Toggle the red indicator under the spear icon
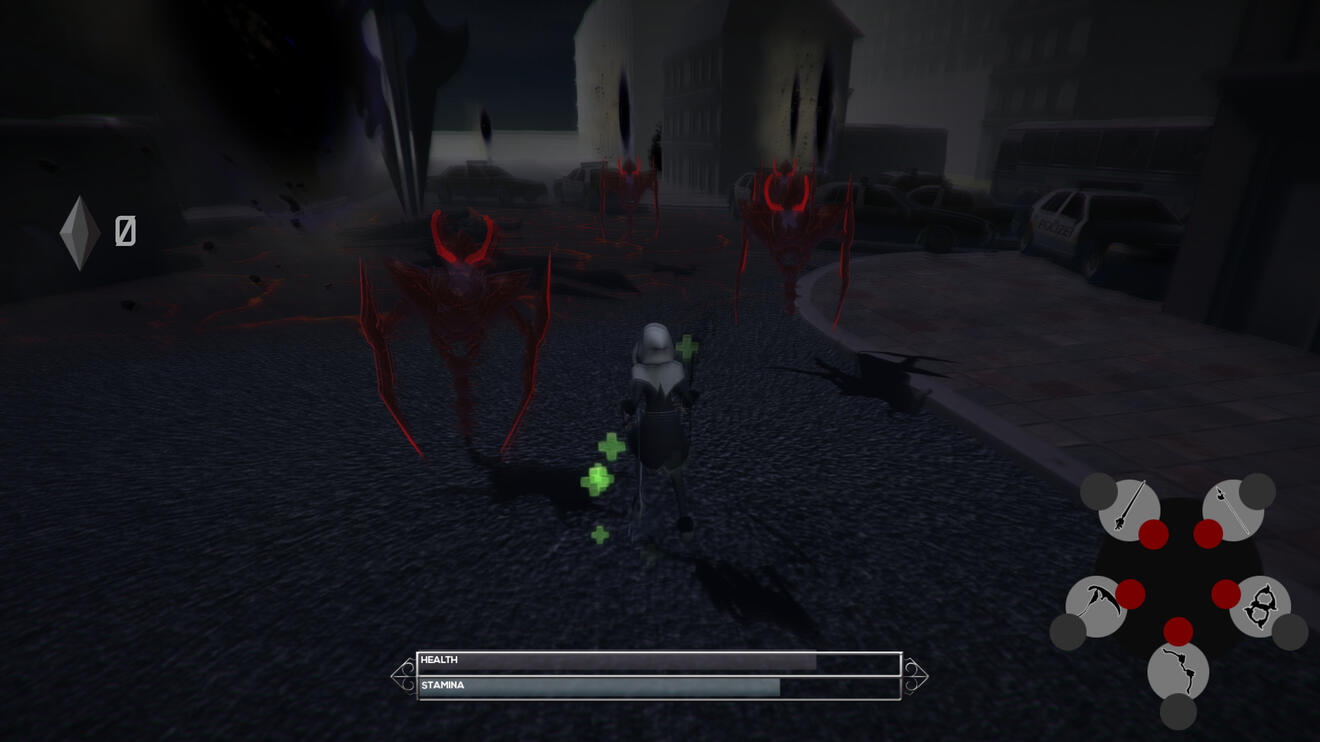This screenshot has height=742, width=1320. (1206, 532)
